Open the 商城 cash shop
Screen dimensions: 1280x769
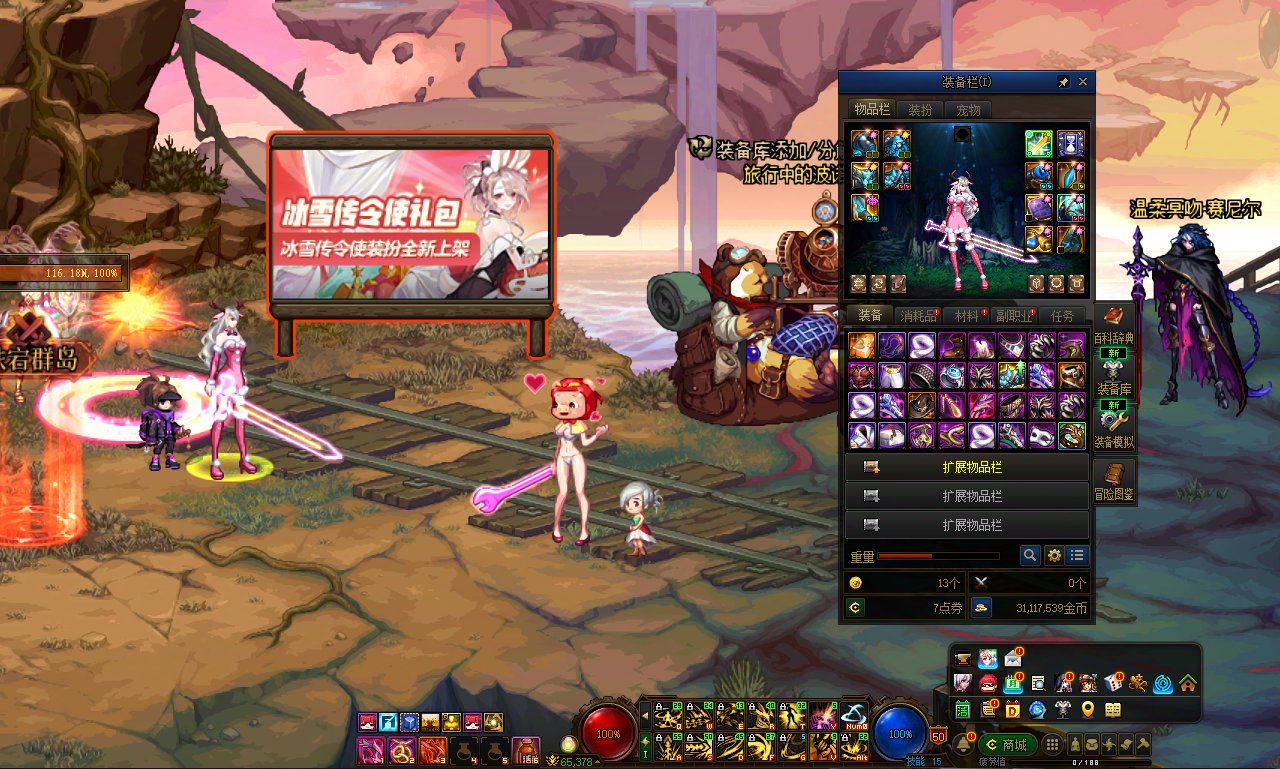point(1007,745)
